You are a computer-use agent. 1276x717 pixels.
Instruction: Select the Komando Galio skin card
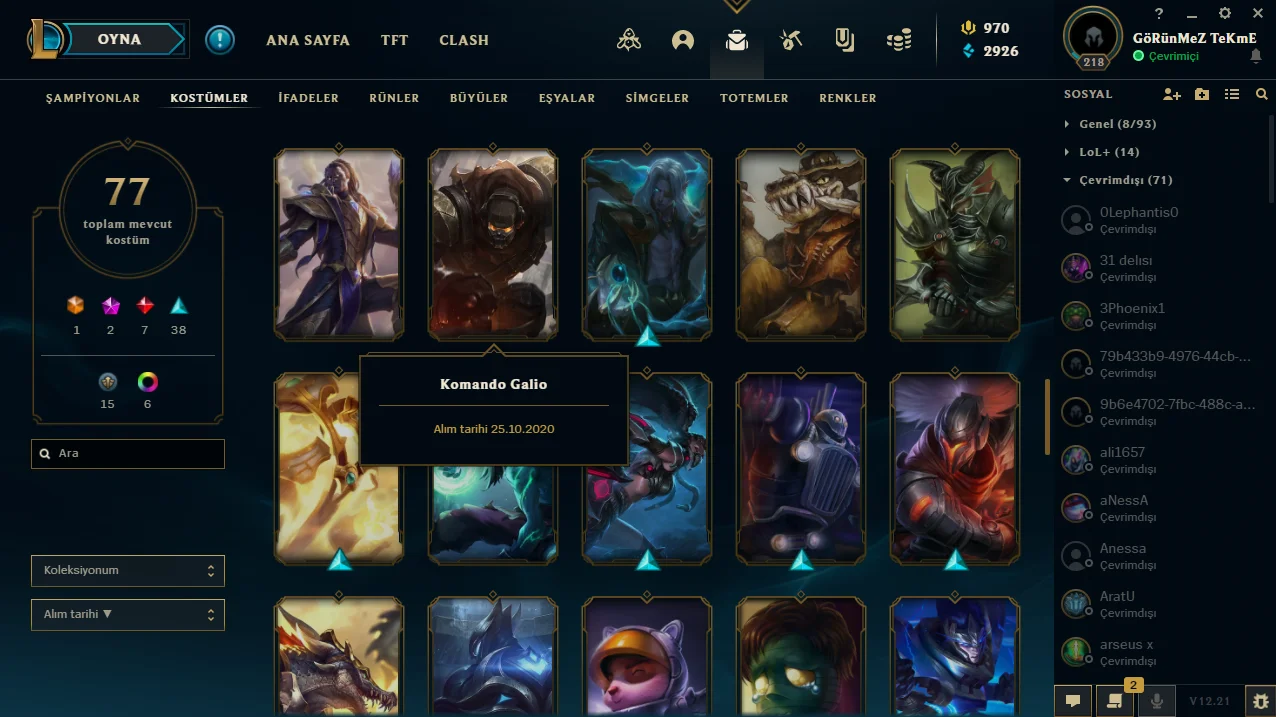[493, 245]
